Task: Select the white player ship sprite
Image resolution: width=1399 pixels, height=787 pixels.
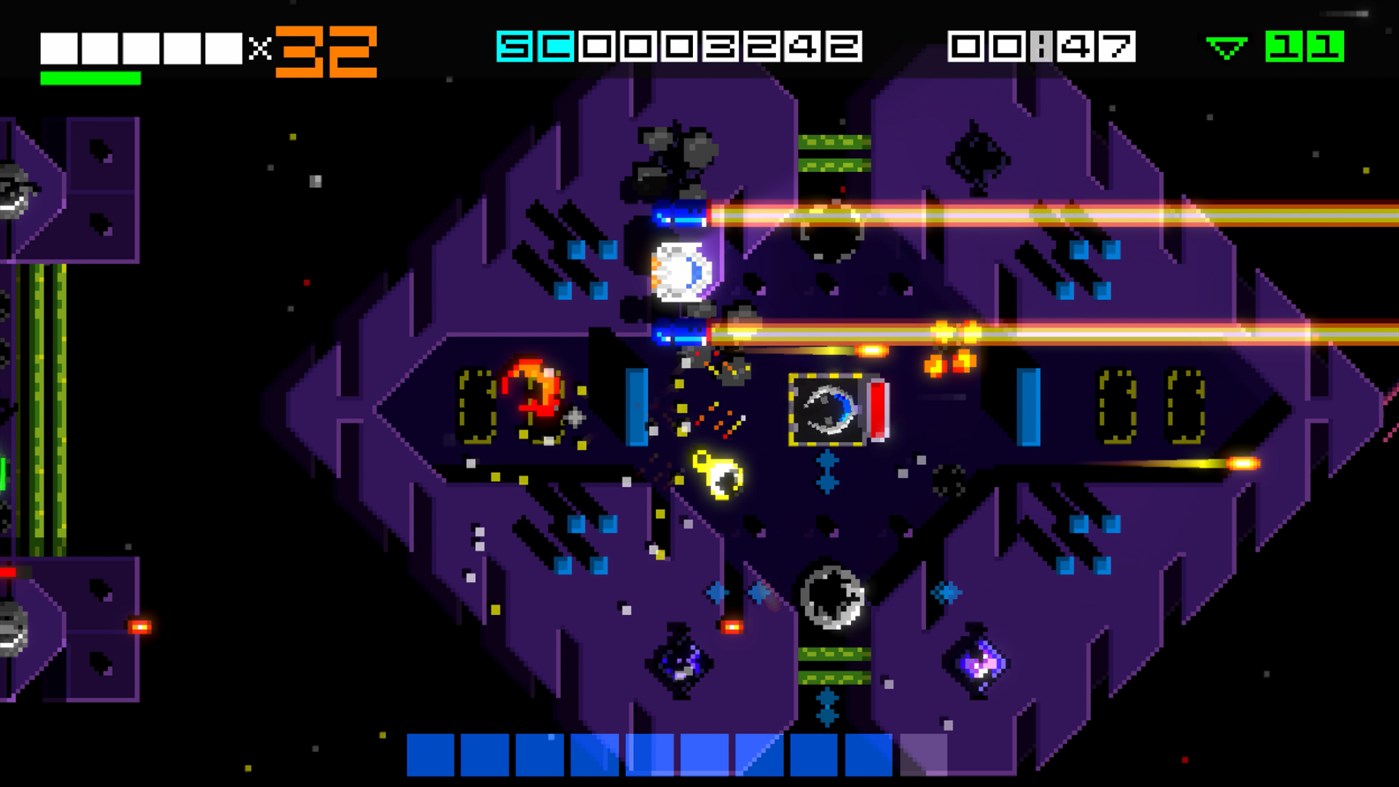Action: coord(680,270)
